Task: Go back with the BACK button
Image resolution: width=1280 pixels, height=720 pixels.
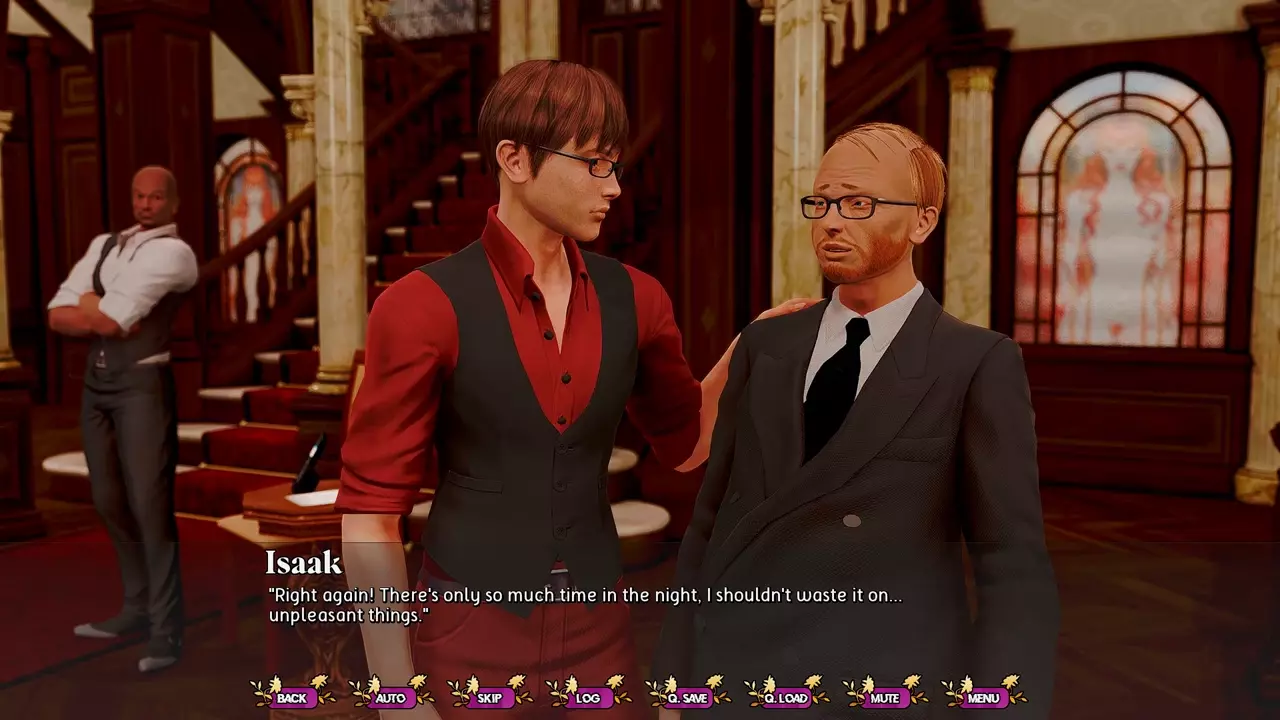Action: [292, 697]
